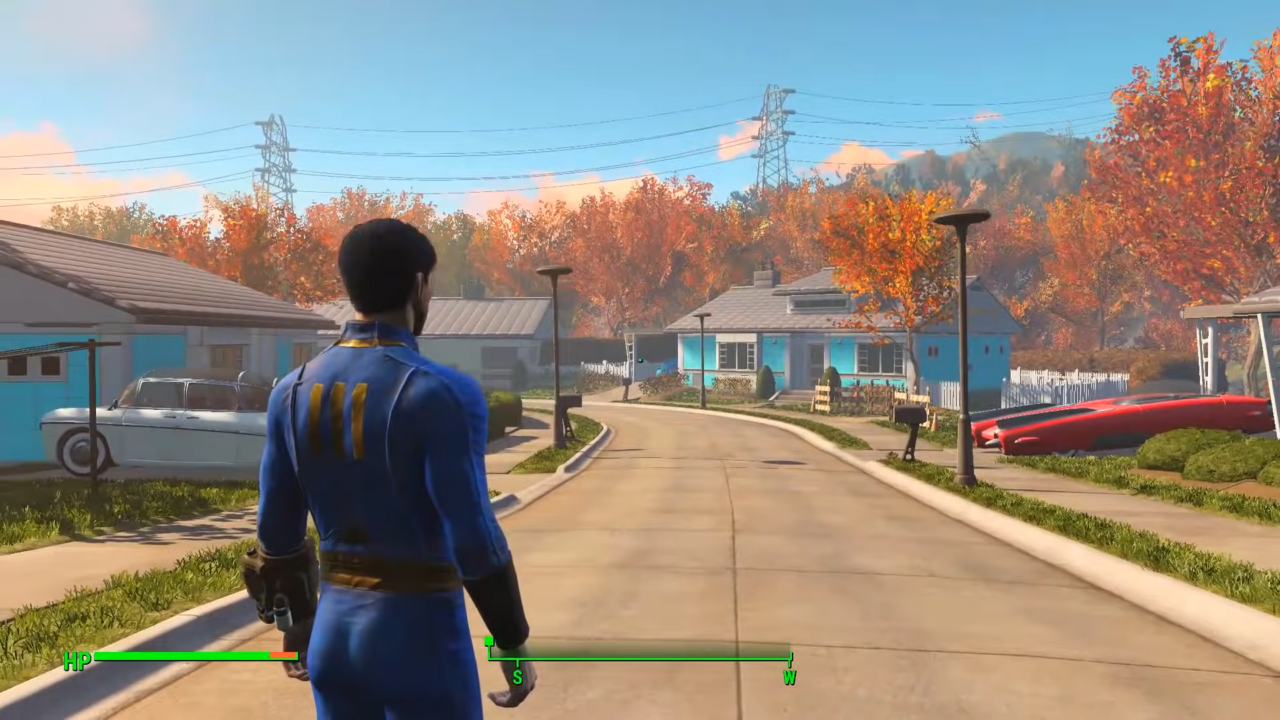This screenshot has width=1280, height=720.
Task: Select the green quest marker above the compass
Action: (x=488, y=643)
